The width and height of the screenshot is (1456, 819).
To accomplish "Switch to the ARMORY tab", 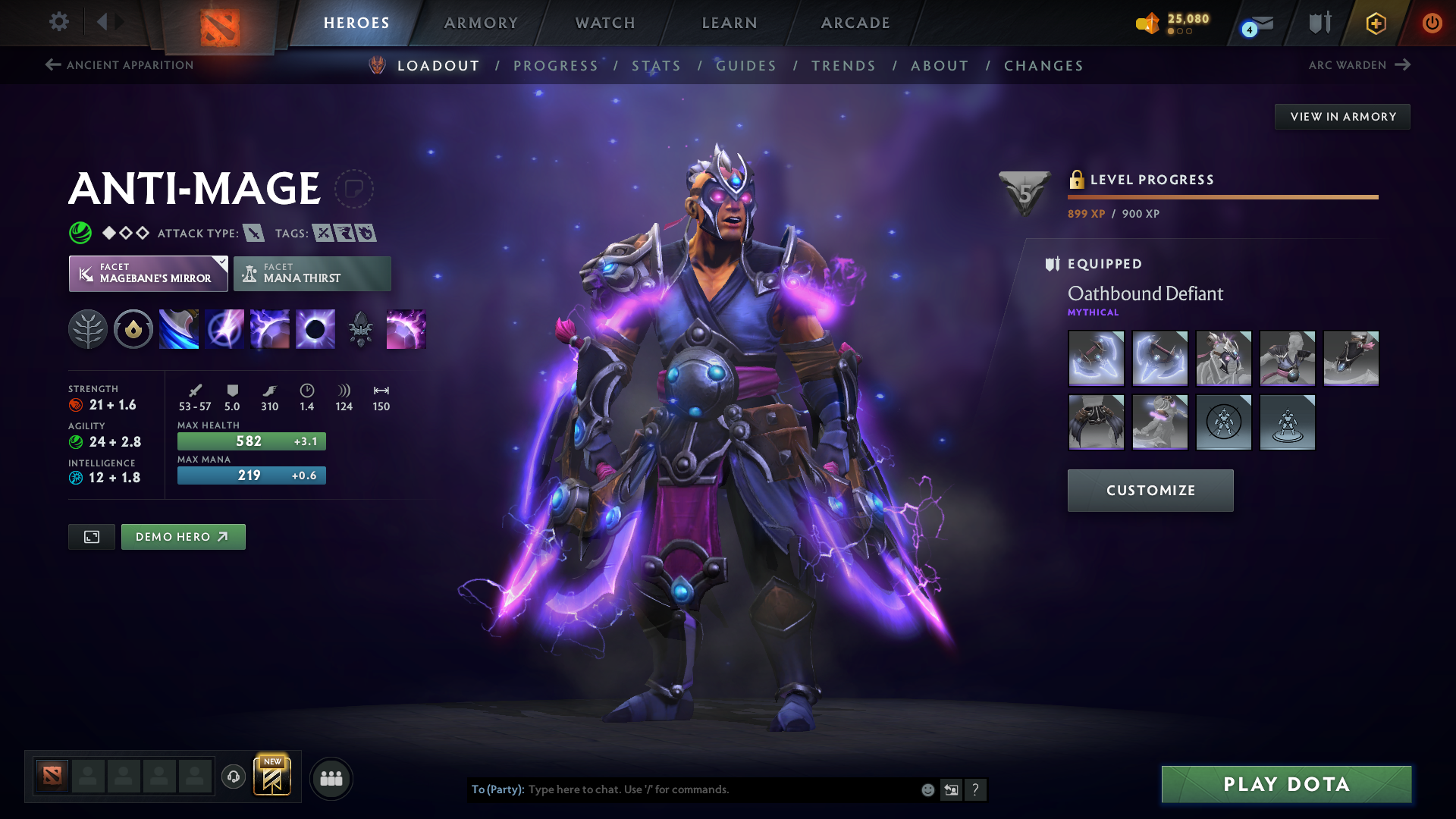I will (481, 23).
